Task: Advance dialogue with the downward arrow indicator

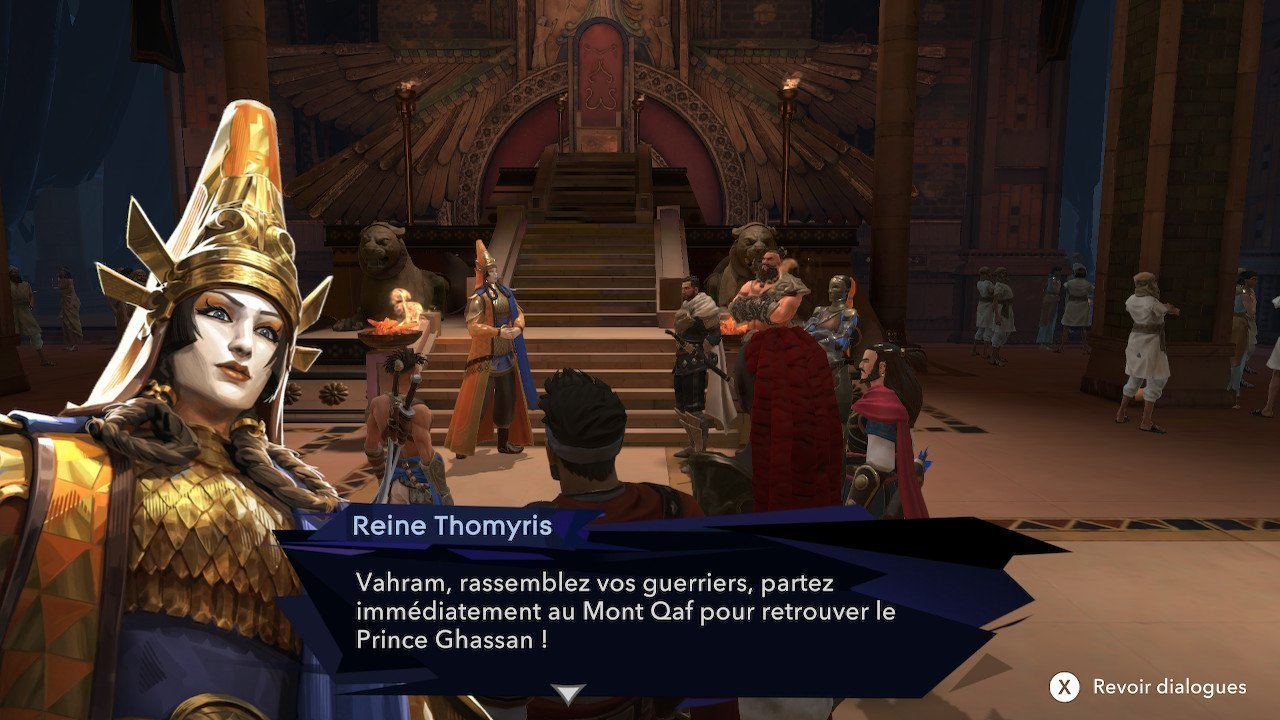Action: click(x=569, y=694)
